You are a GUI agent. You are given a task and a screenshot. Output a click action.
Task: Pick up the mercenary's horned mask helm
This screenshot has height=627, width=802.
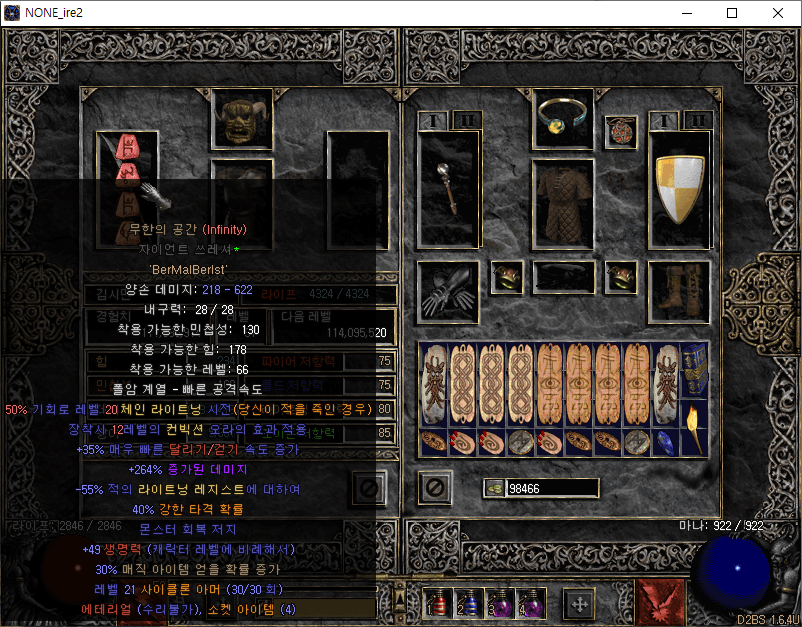240,121
